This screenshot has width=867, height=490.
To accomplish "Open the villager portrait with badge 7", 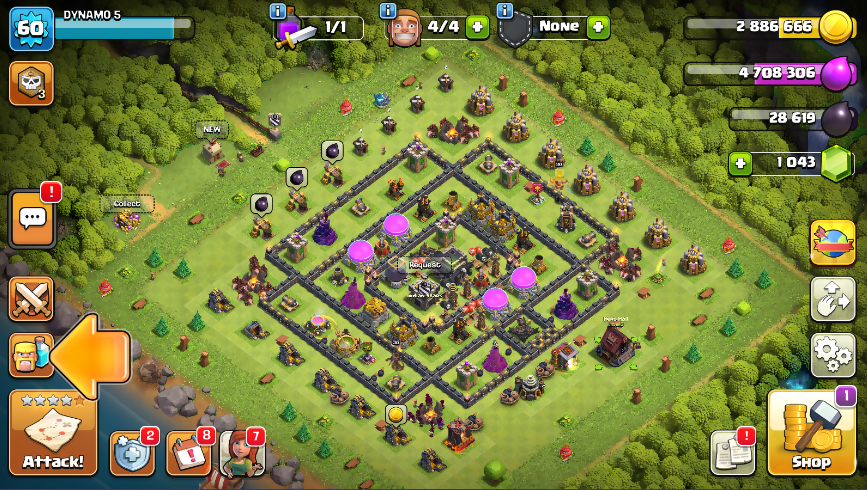I will 241,453.
